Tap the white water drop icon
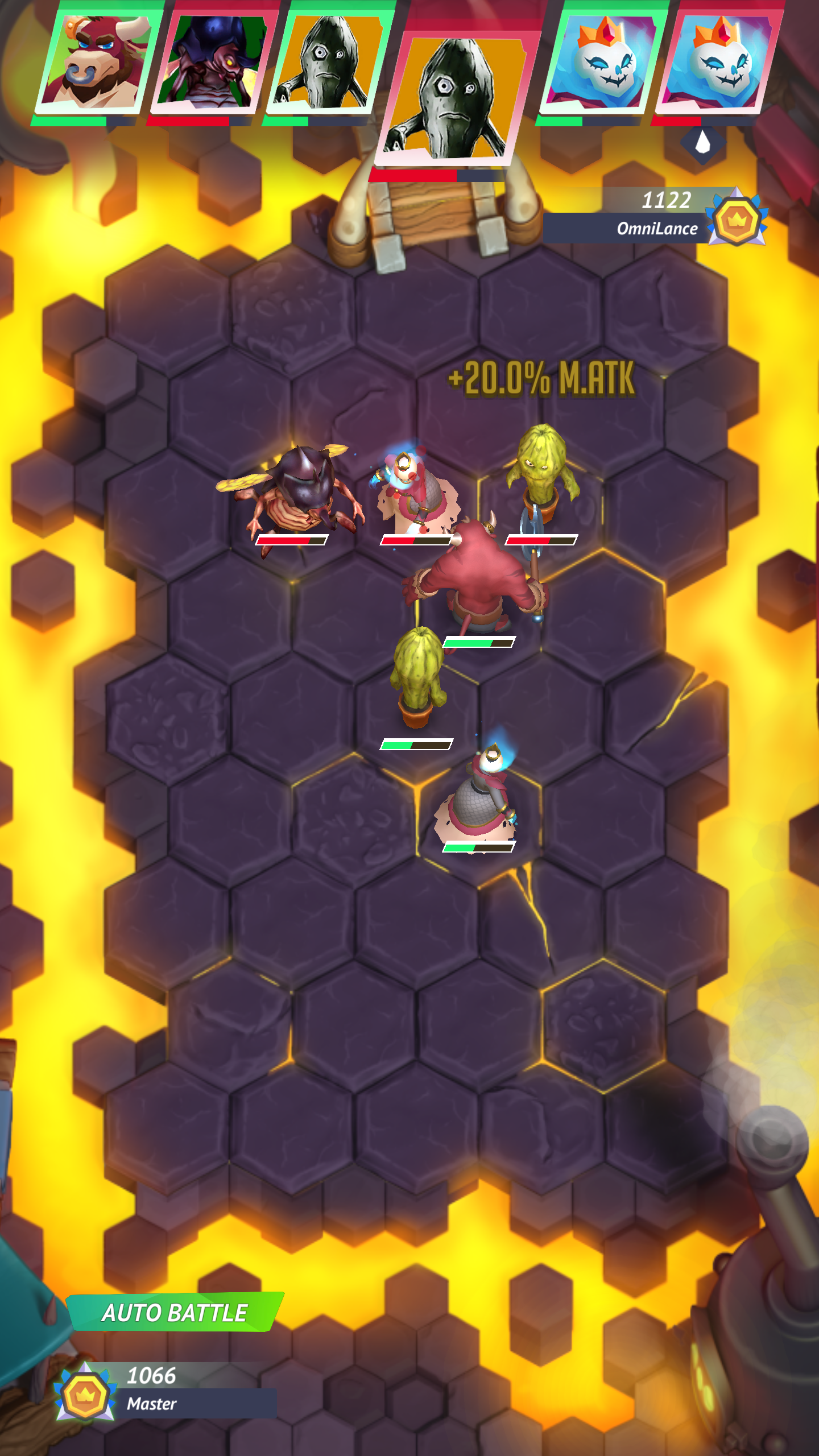 (703, 142)
